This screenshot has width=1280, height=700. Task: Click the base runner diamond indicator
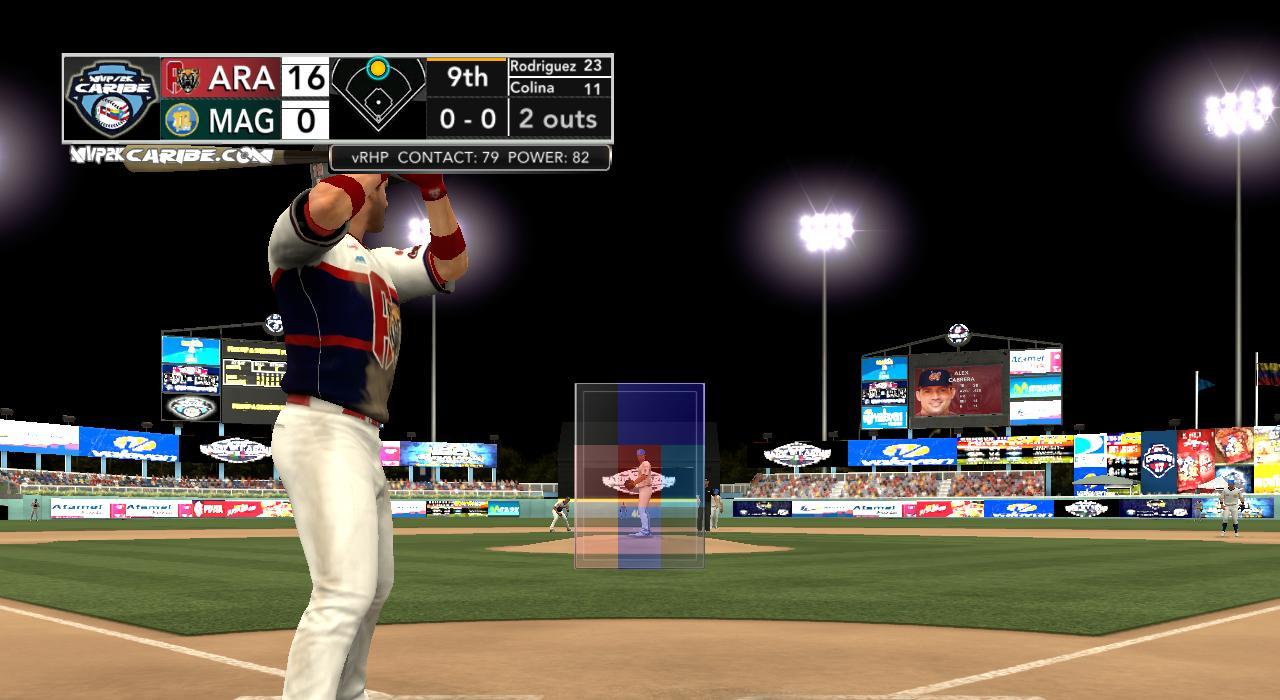[x=378, y=98]
